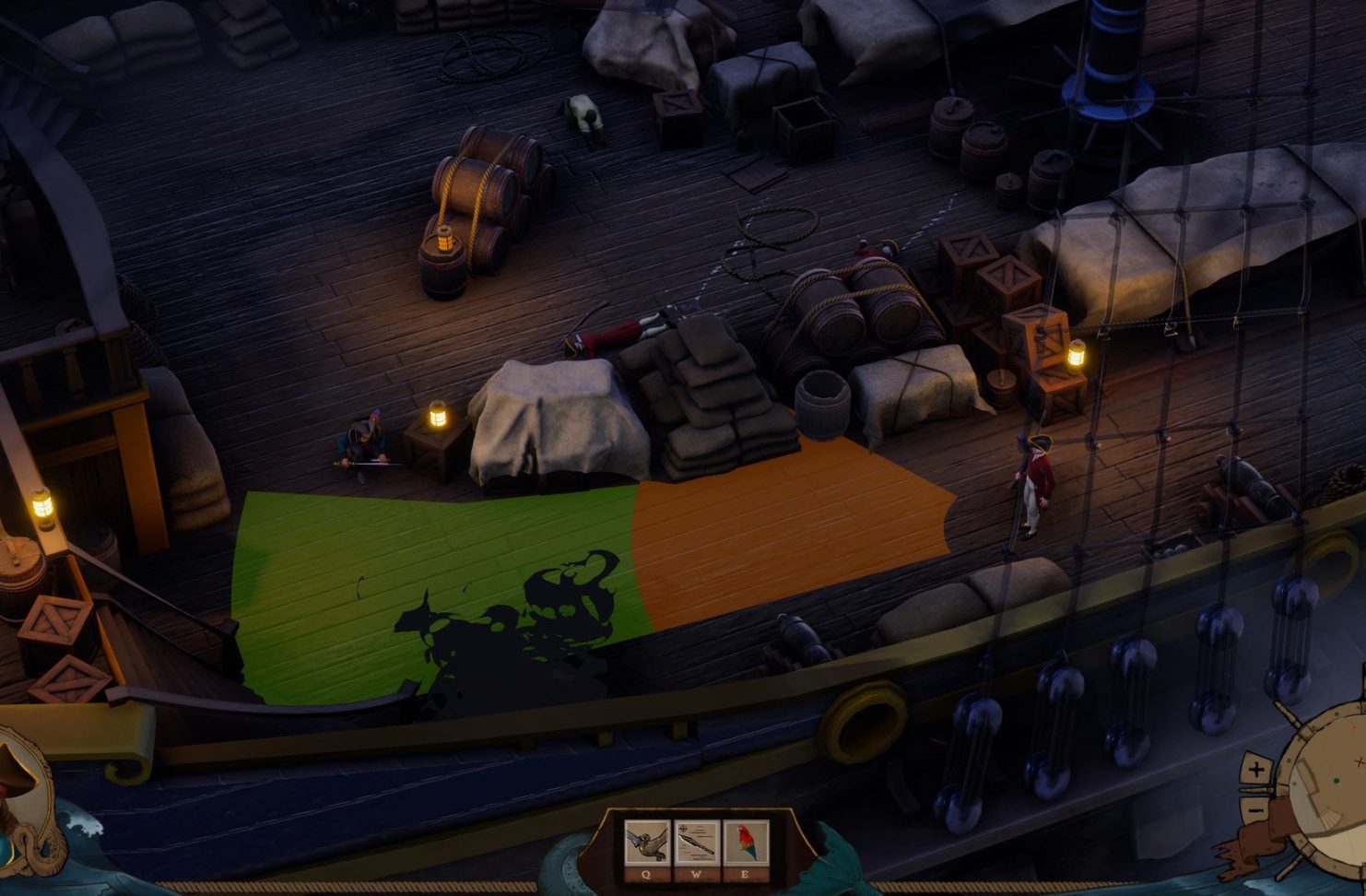Zoom out with the minimap minus button
1366x896 pixels.
coord(1254,808)
